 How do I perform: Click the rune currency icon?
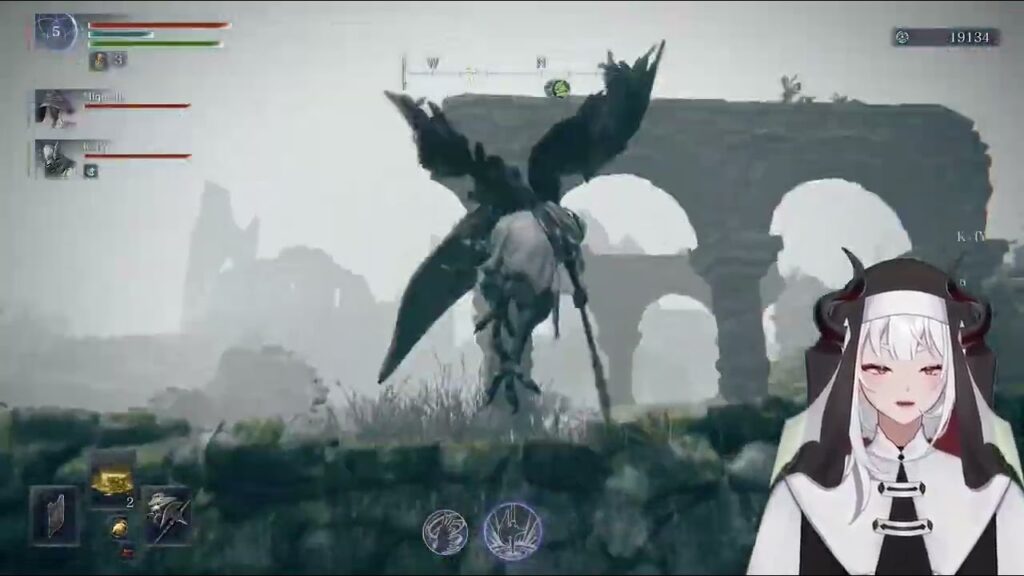click(903, 37)
